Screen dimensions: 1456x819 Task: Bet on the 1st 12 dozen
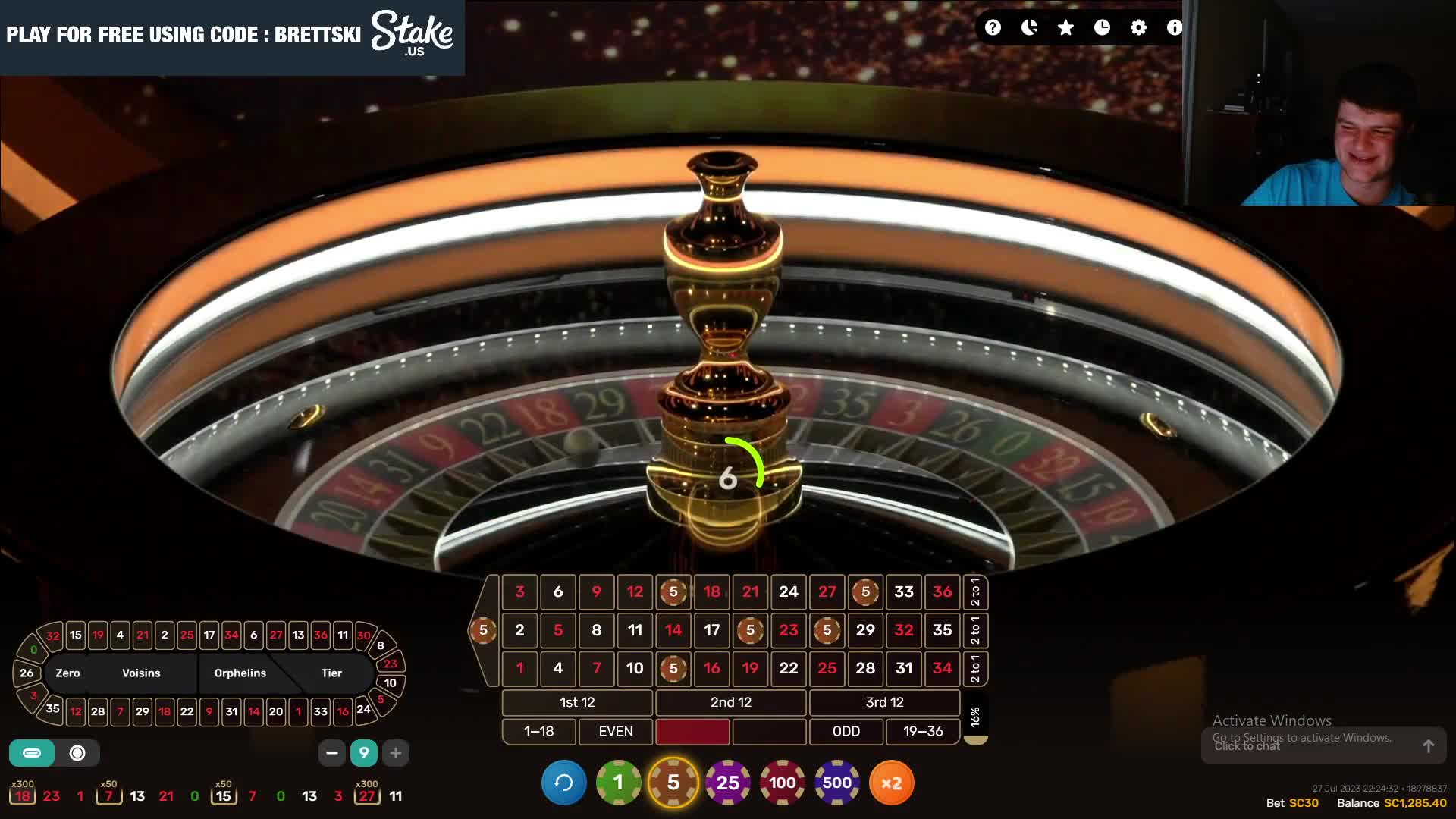point(577,702)
